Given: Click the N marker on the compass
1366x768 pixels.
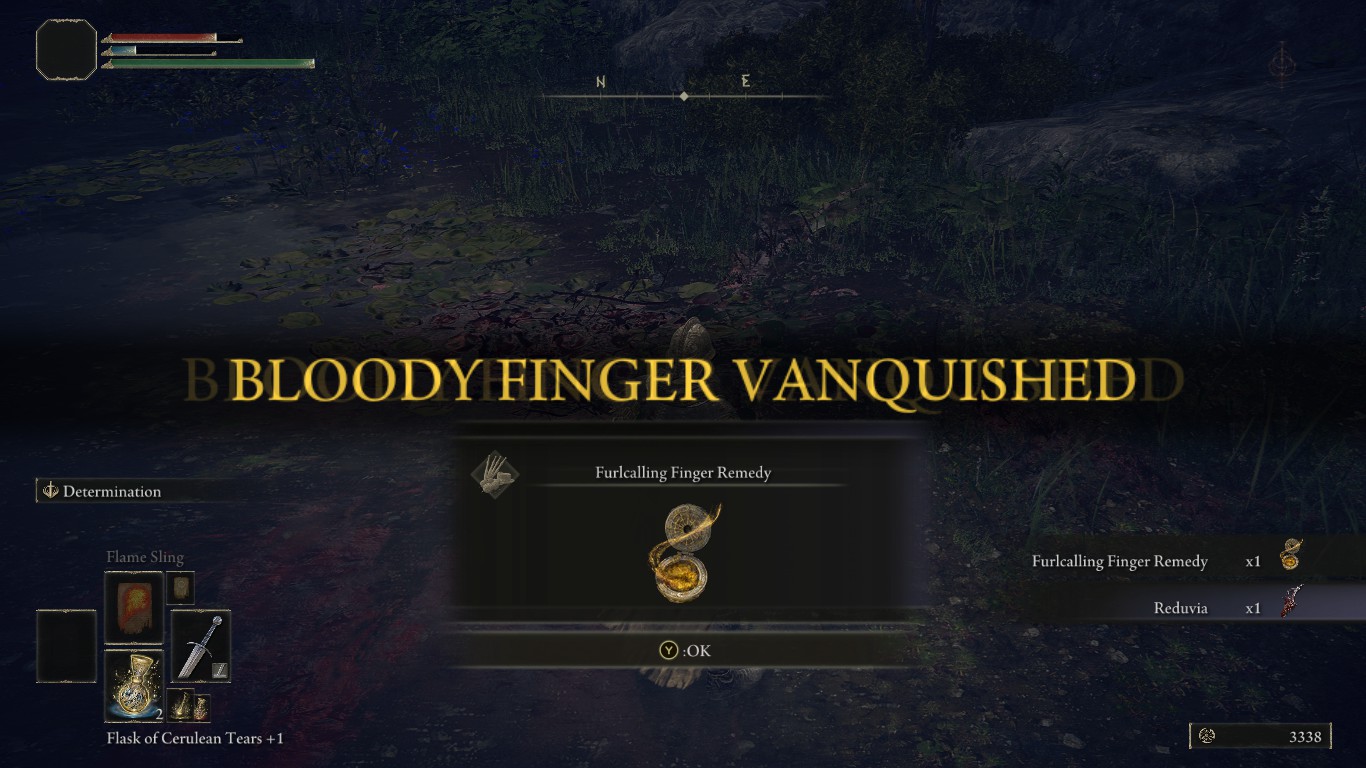Looking at the screenshot, I should pos(601,80).
